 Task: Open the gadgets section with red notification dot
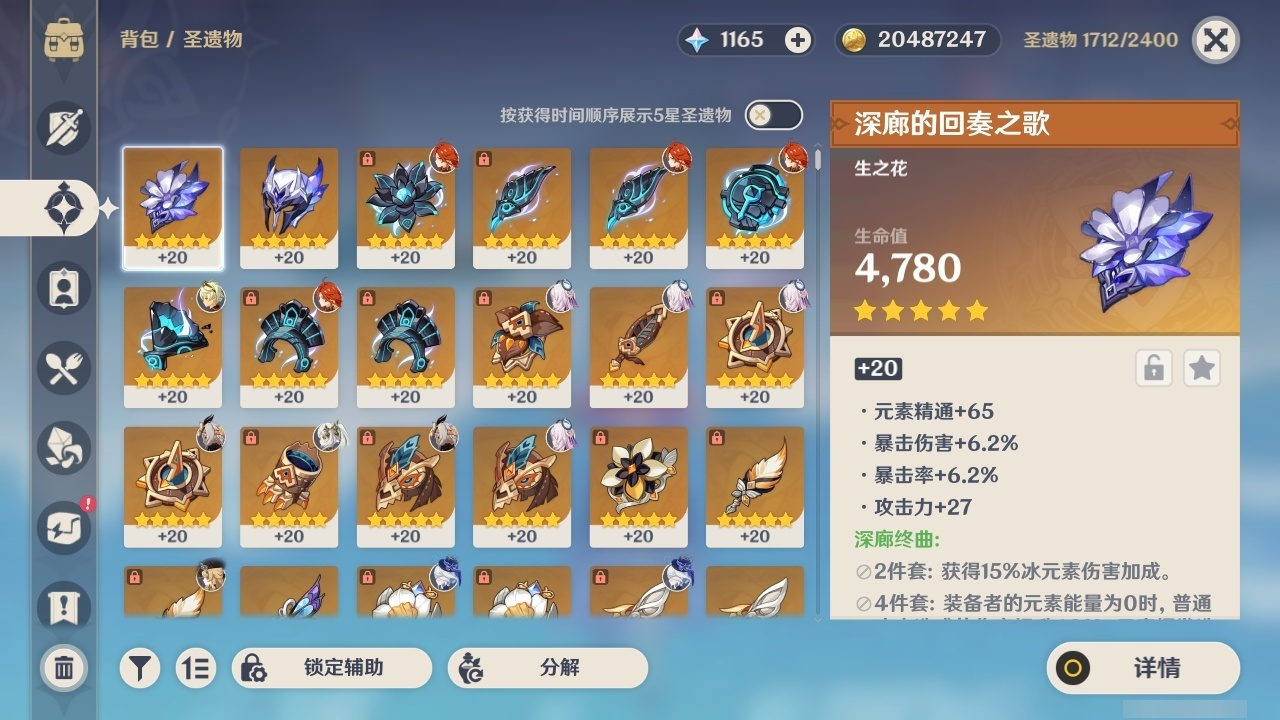(64, 528)
